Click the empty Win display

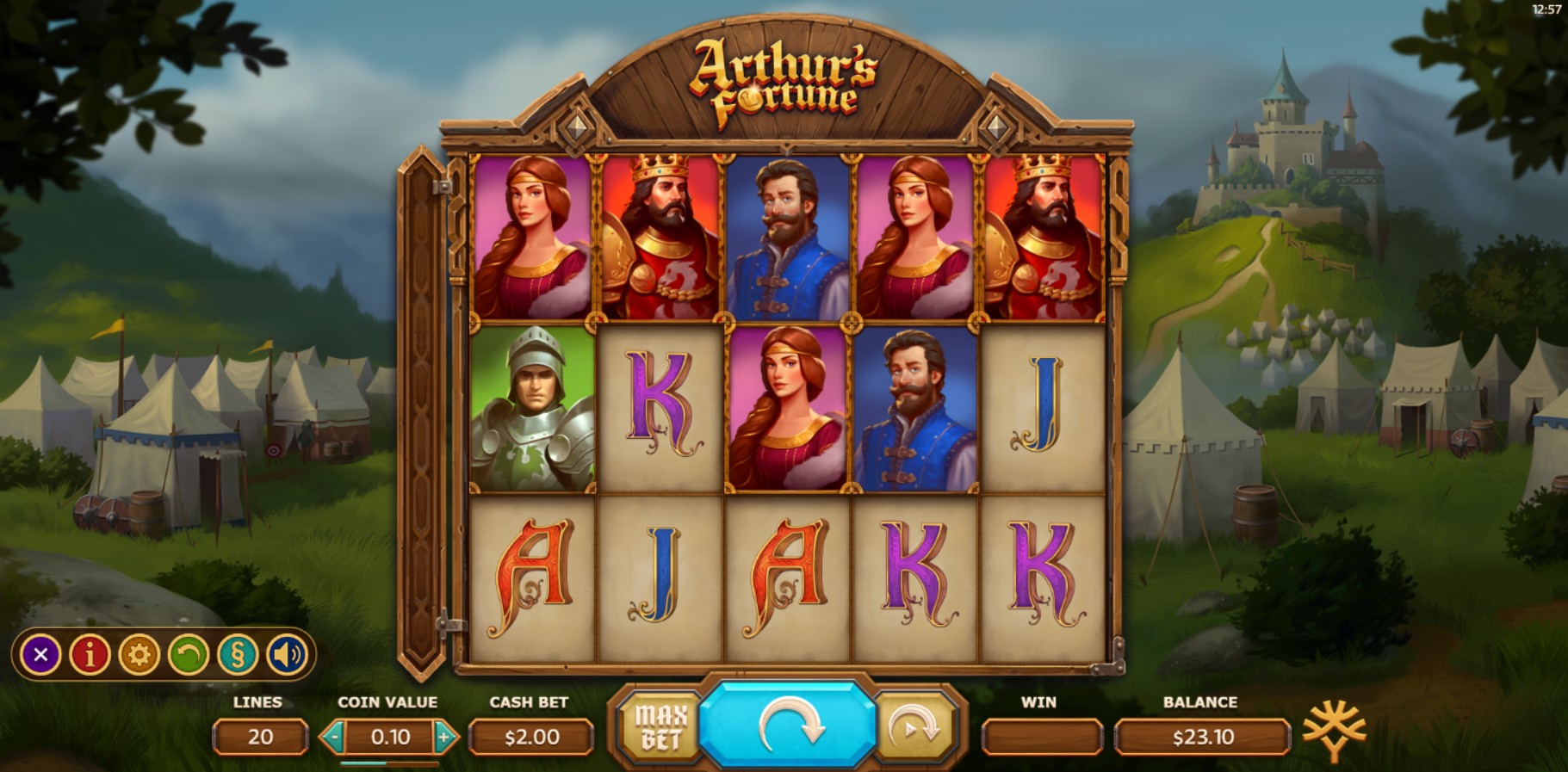pyautogui.click(x=1041, y=737)
